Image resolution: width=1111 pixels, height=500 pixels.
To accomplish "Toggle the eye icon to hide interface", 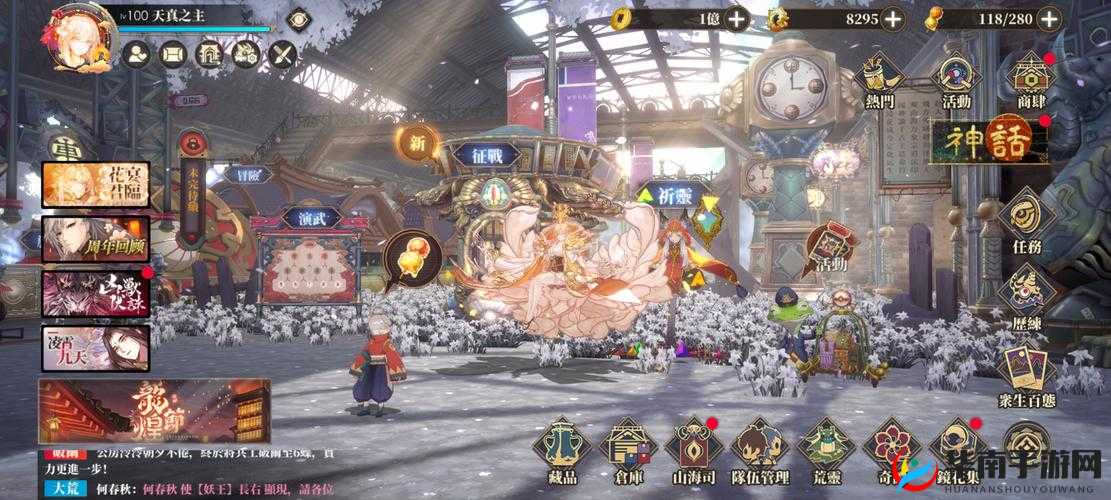I will pos(298,19).
